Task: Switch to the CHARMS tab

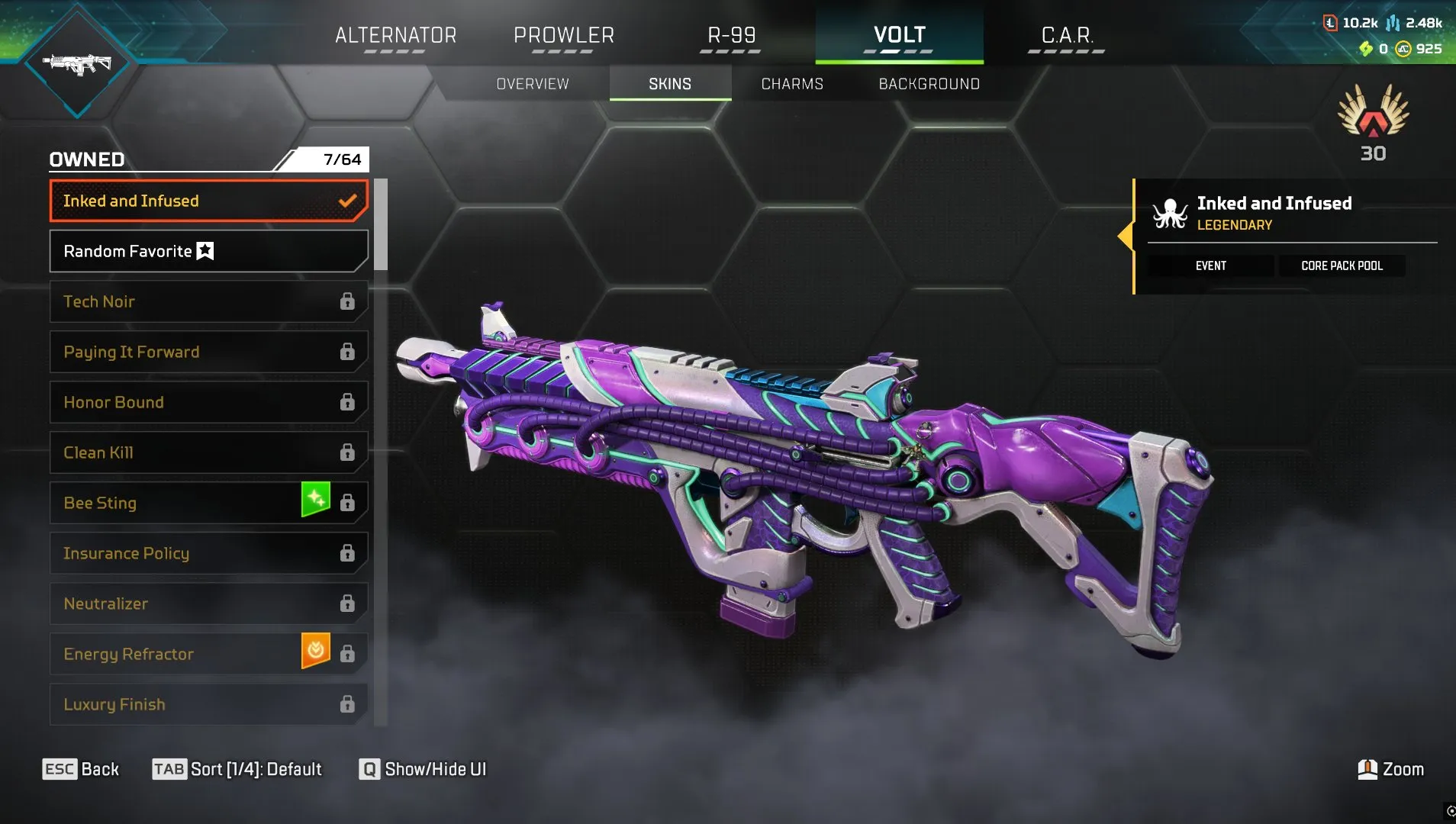Action: click(791, 84)
